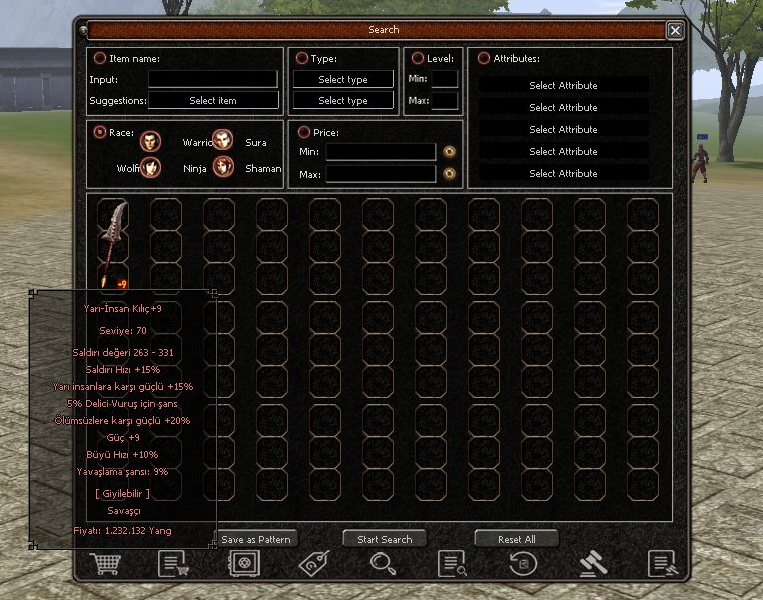This screenshot has height=600, width=763.
Task: Toggle the Type filter radio button
Action: tap(302, 59)
